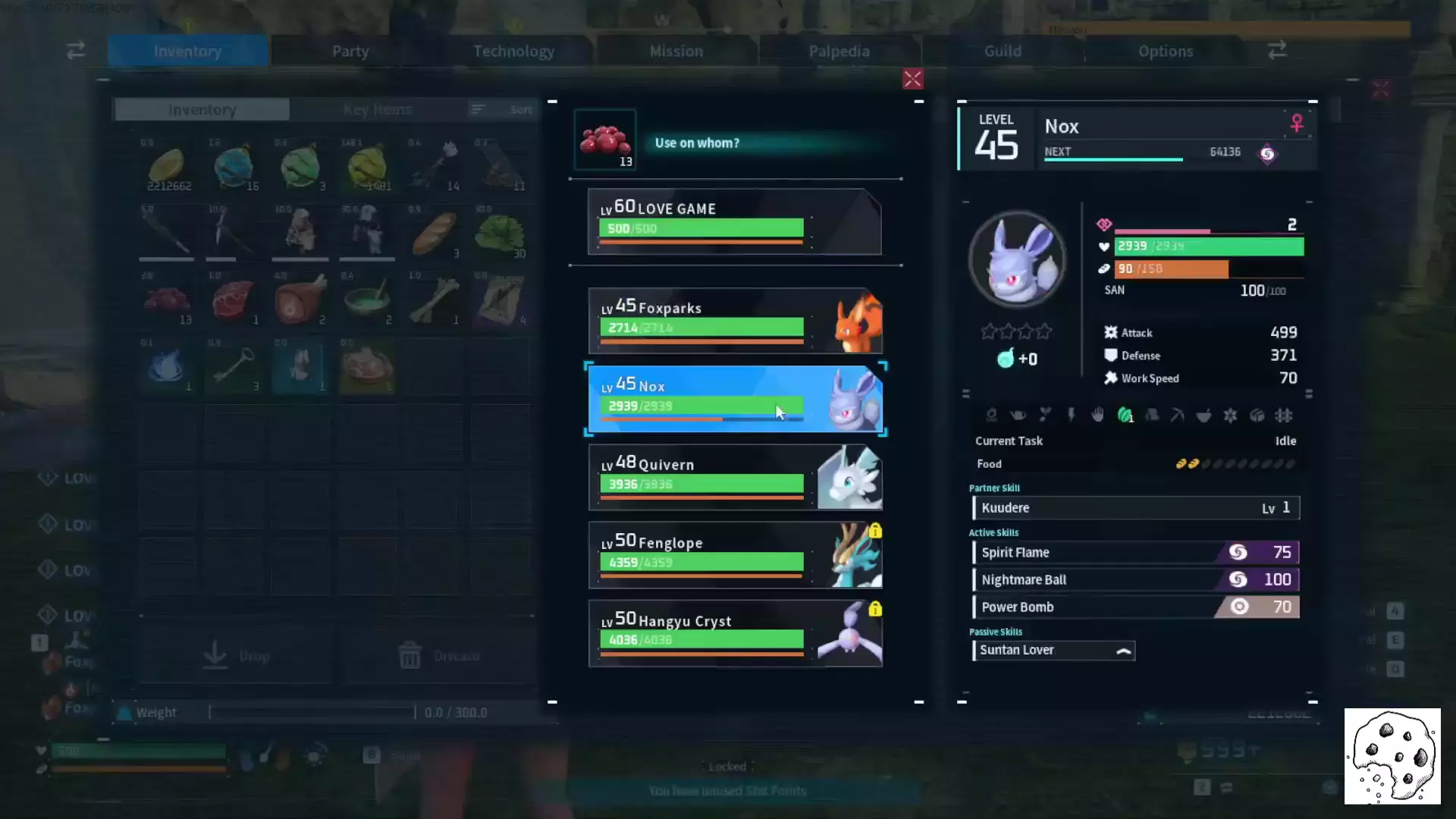This screenshot has height=819, width=1456.
Task: Show the Inventory top tab
Action: (x=187, y=51)
